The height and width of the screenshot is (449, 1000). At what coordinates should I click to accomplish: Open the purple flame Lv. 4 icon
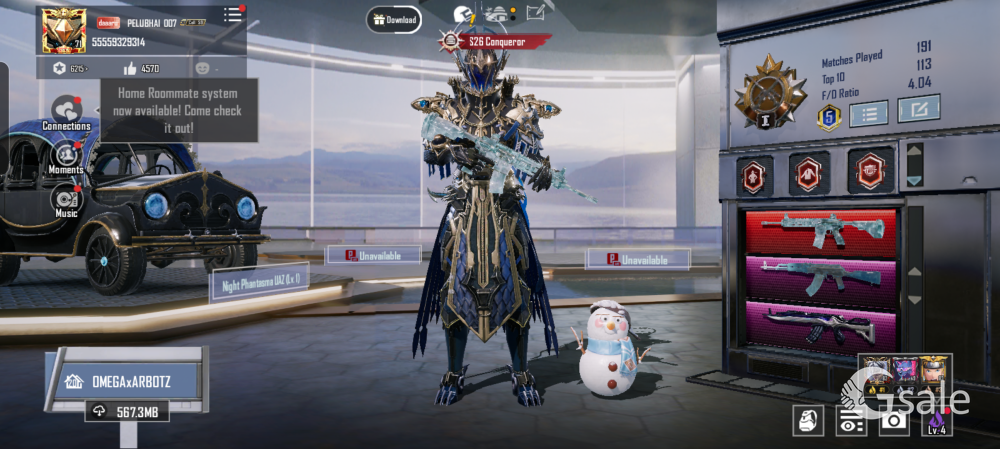pyautogui.click(x=936, y=421)
